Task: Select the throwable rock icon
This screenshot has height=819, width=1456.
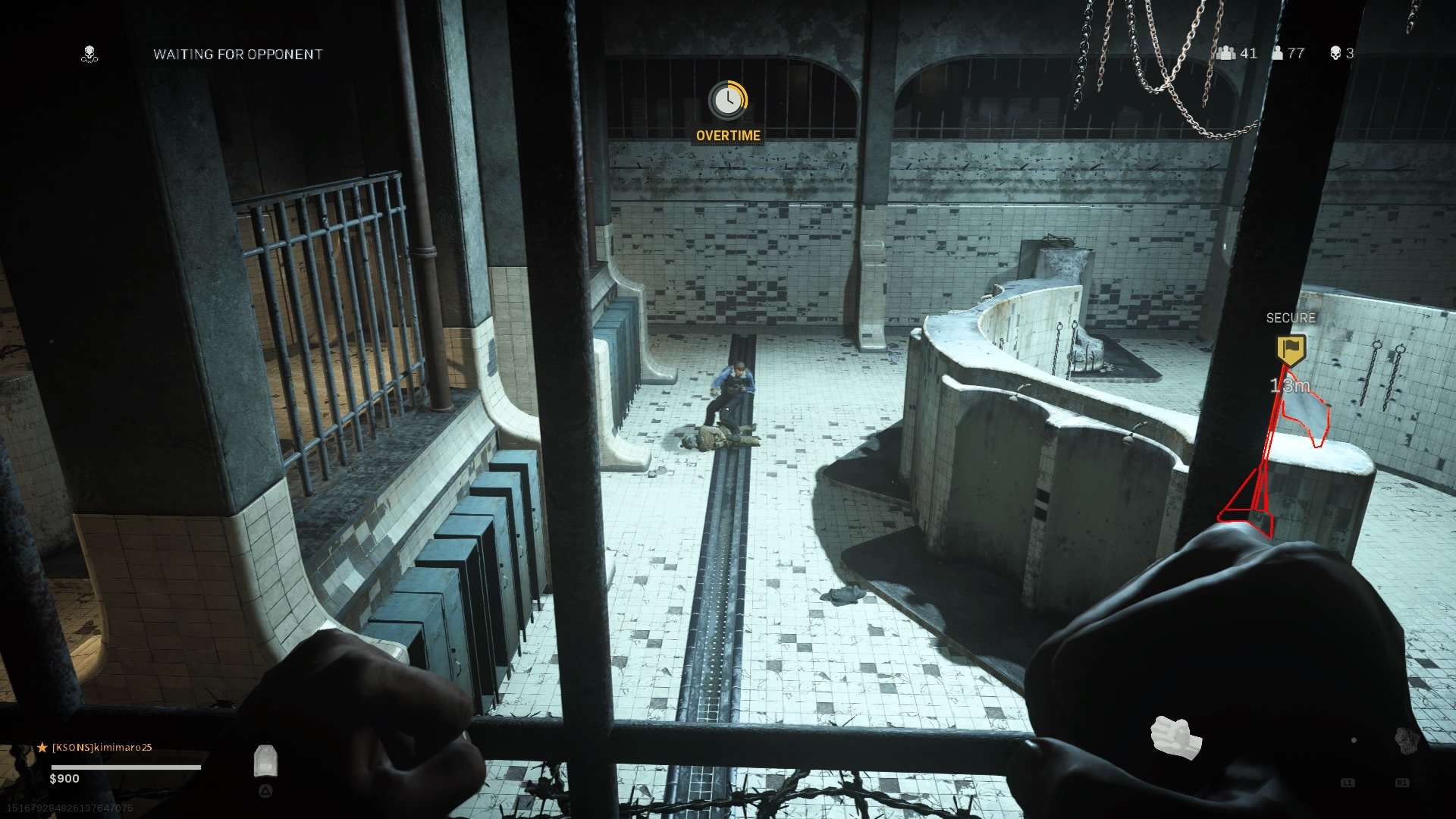Action: click(x=1406, y=741)
